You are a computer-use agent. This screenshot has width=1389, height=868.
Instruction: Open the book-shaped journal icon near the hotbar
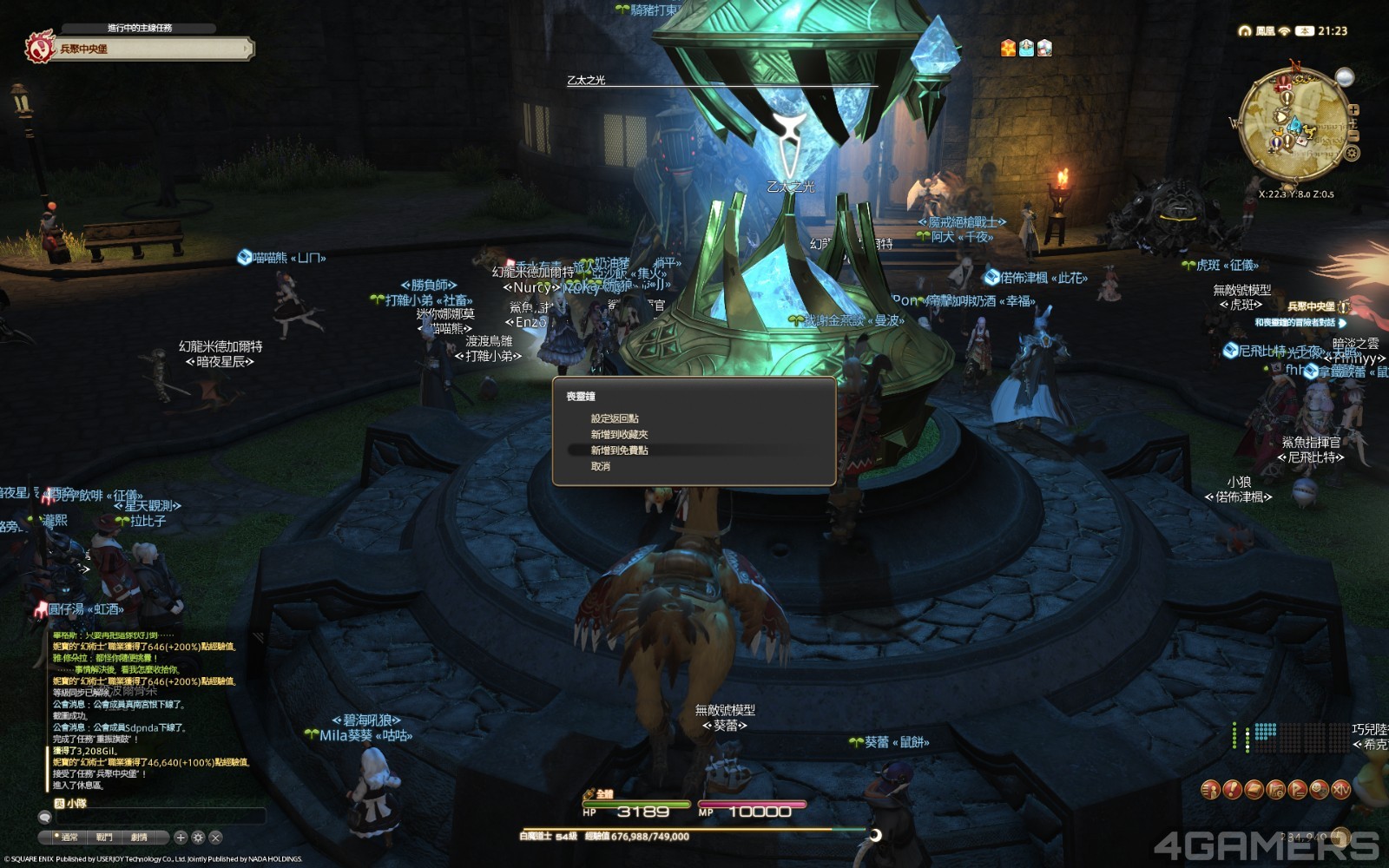coord(1253,791)
